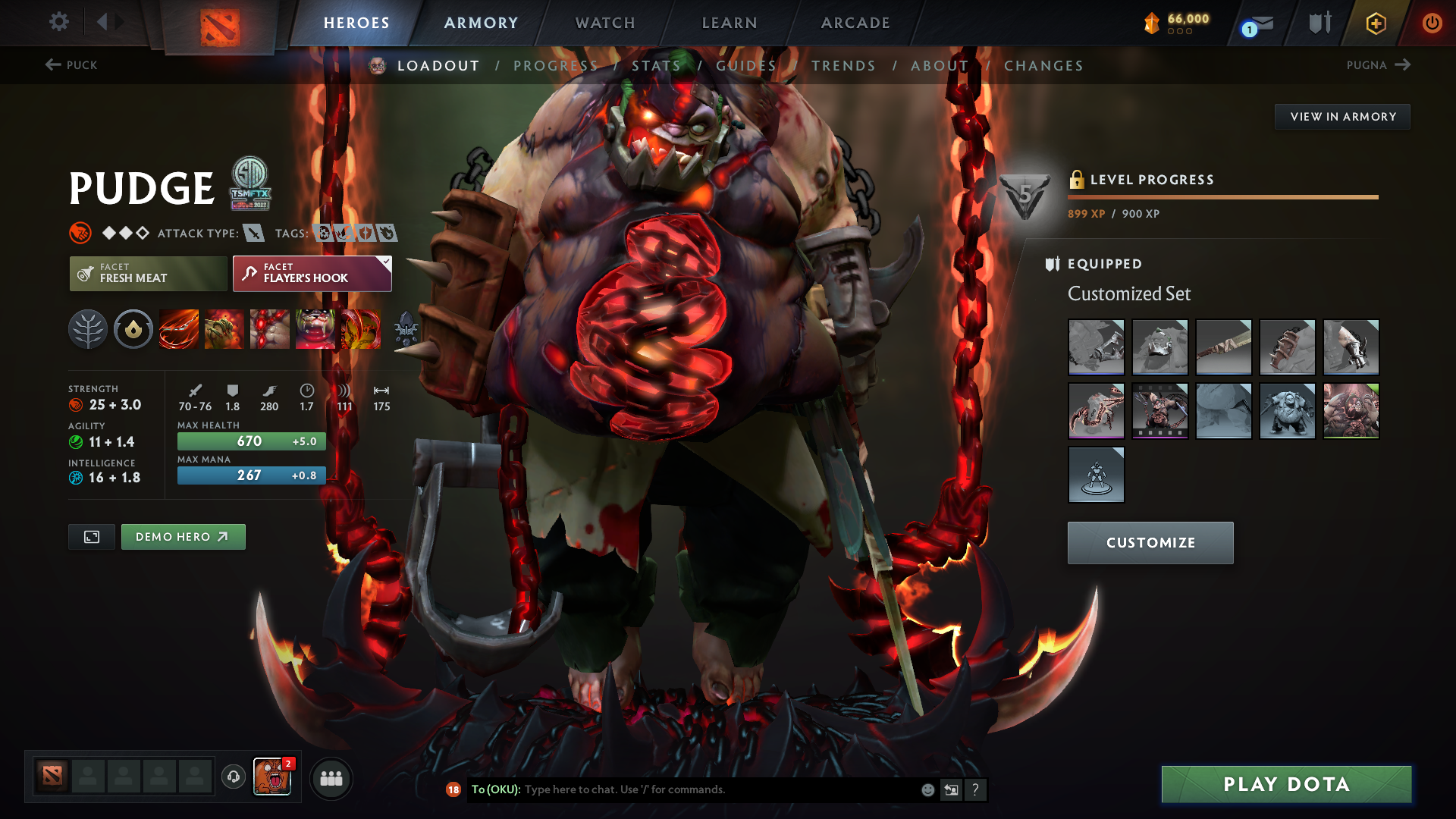Screen dimensions: 1456x819
Task: Show the hero Stats section
Action: click(656, 66)
